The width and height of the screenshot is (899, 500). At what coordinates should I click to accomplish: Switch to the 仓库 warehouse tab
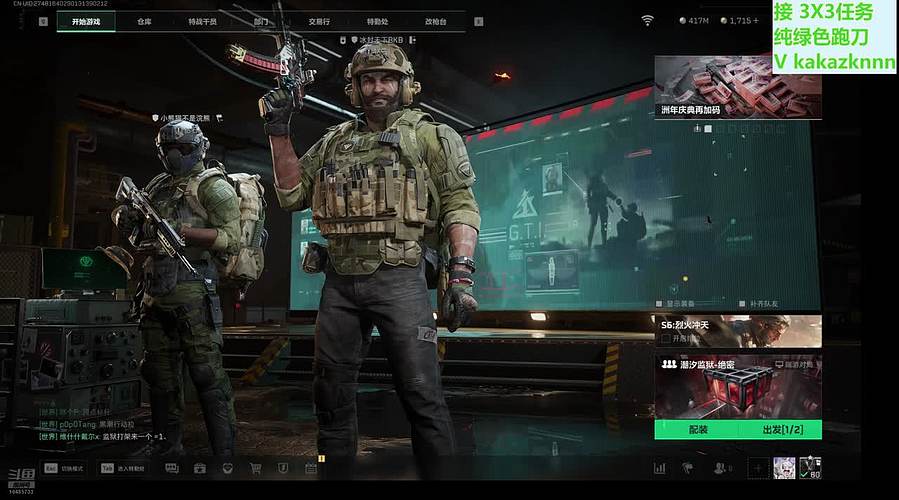[x=145, y=21]
